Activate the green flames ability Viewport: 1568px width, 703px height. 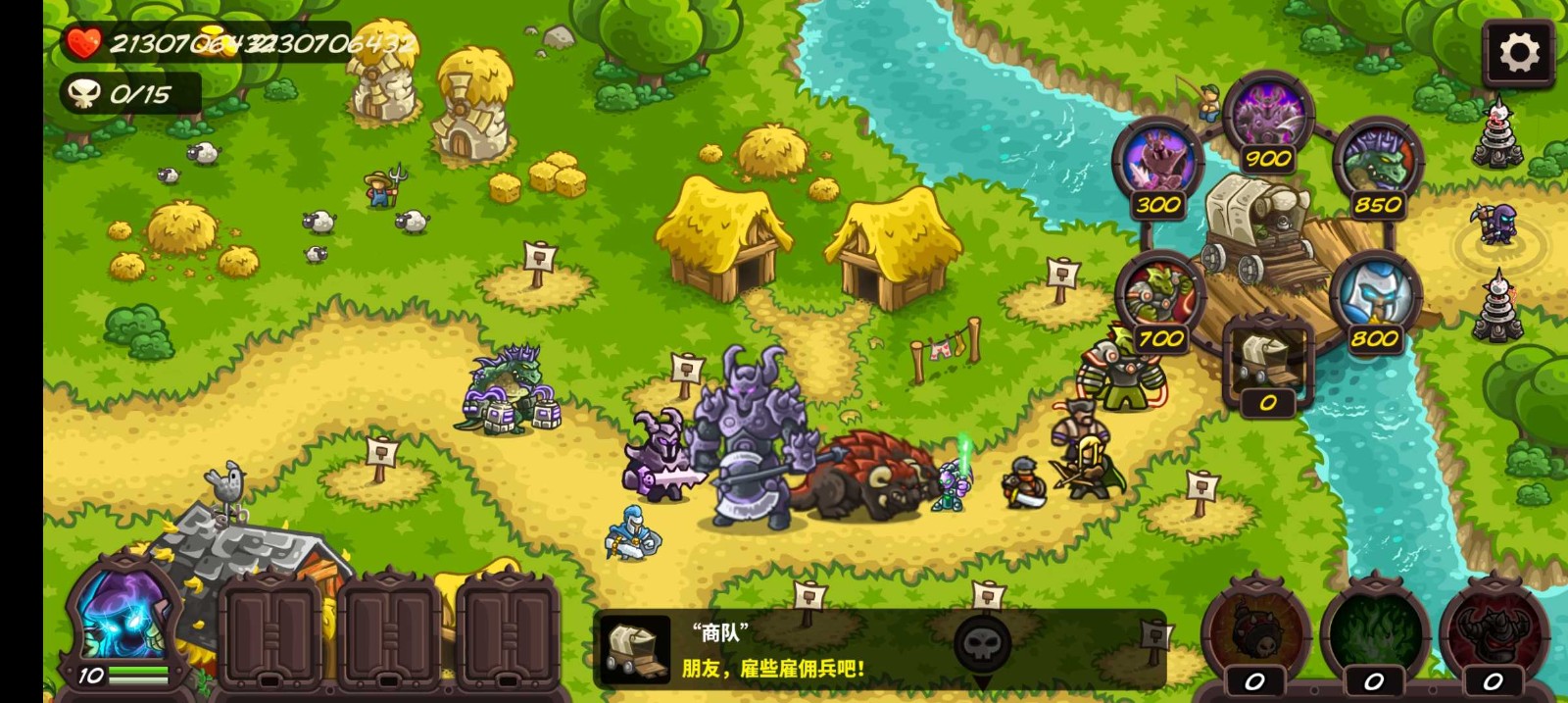1374,632
